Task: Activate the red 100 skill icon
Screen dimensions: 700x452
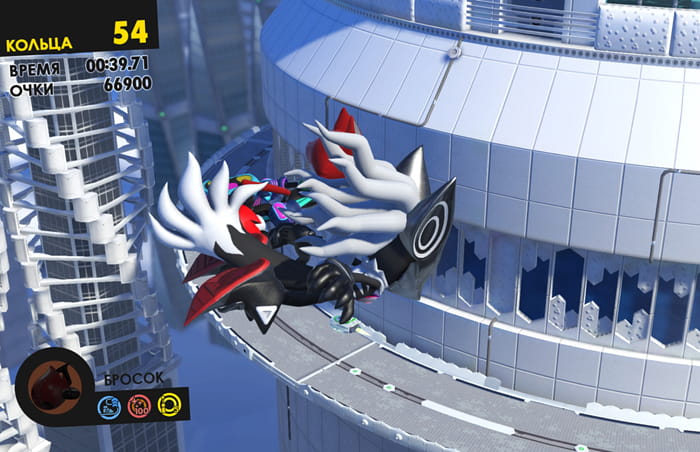Action: point(139,406)
